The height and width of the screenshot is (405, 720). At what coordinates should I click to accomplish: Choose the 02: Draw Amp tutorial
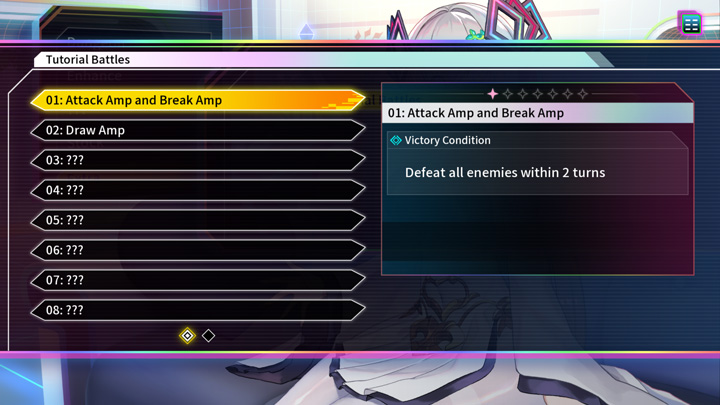197,130
